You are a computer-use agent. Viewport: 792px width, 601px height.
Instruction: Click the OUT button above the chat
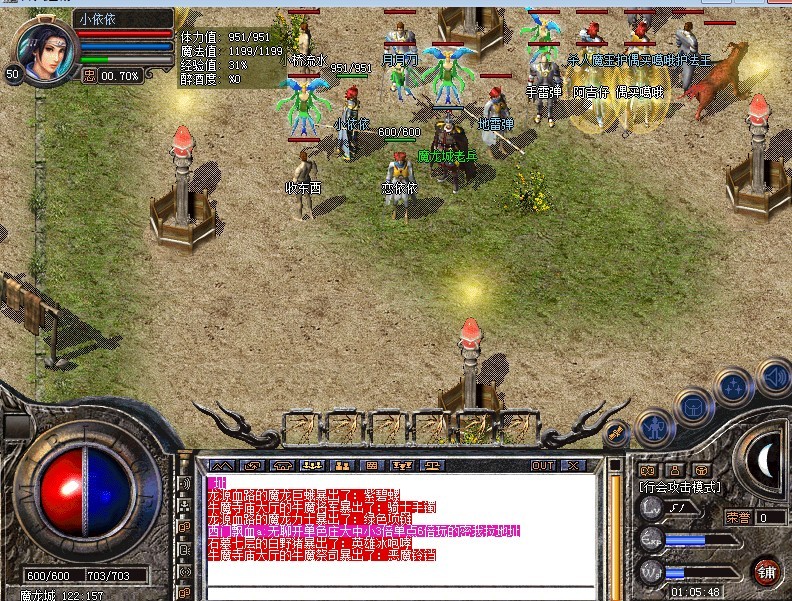543,466
